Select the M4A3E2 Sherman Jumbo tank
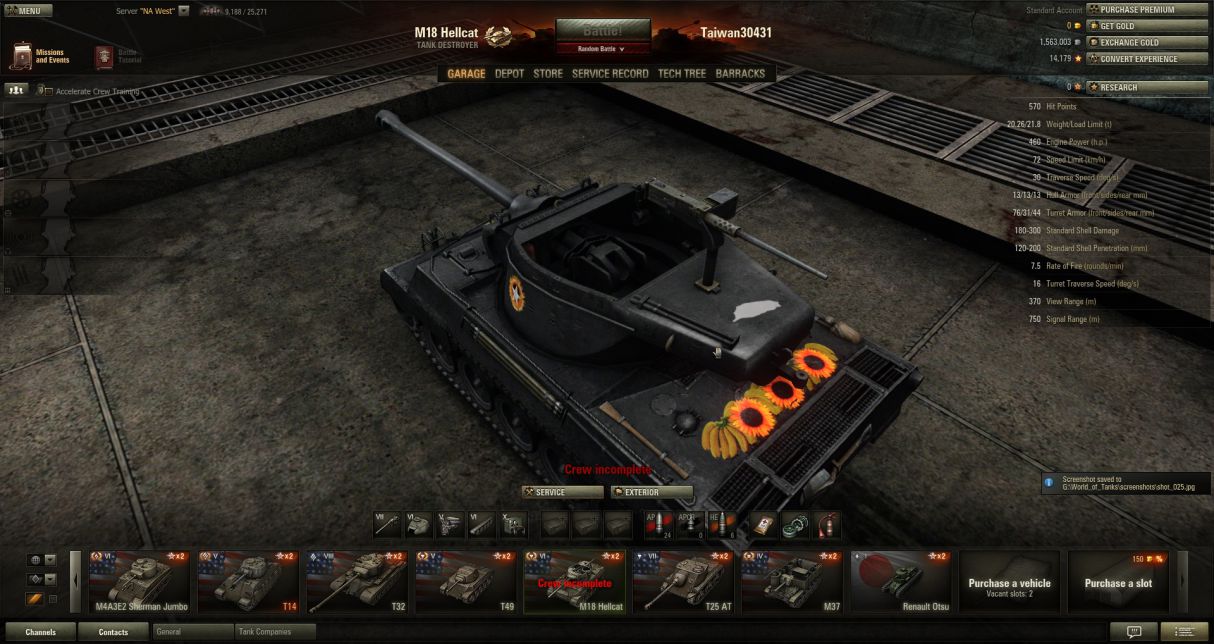Image resolution: width=1214 pixels, height=644 pixels. (140, 581)
